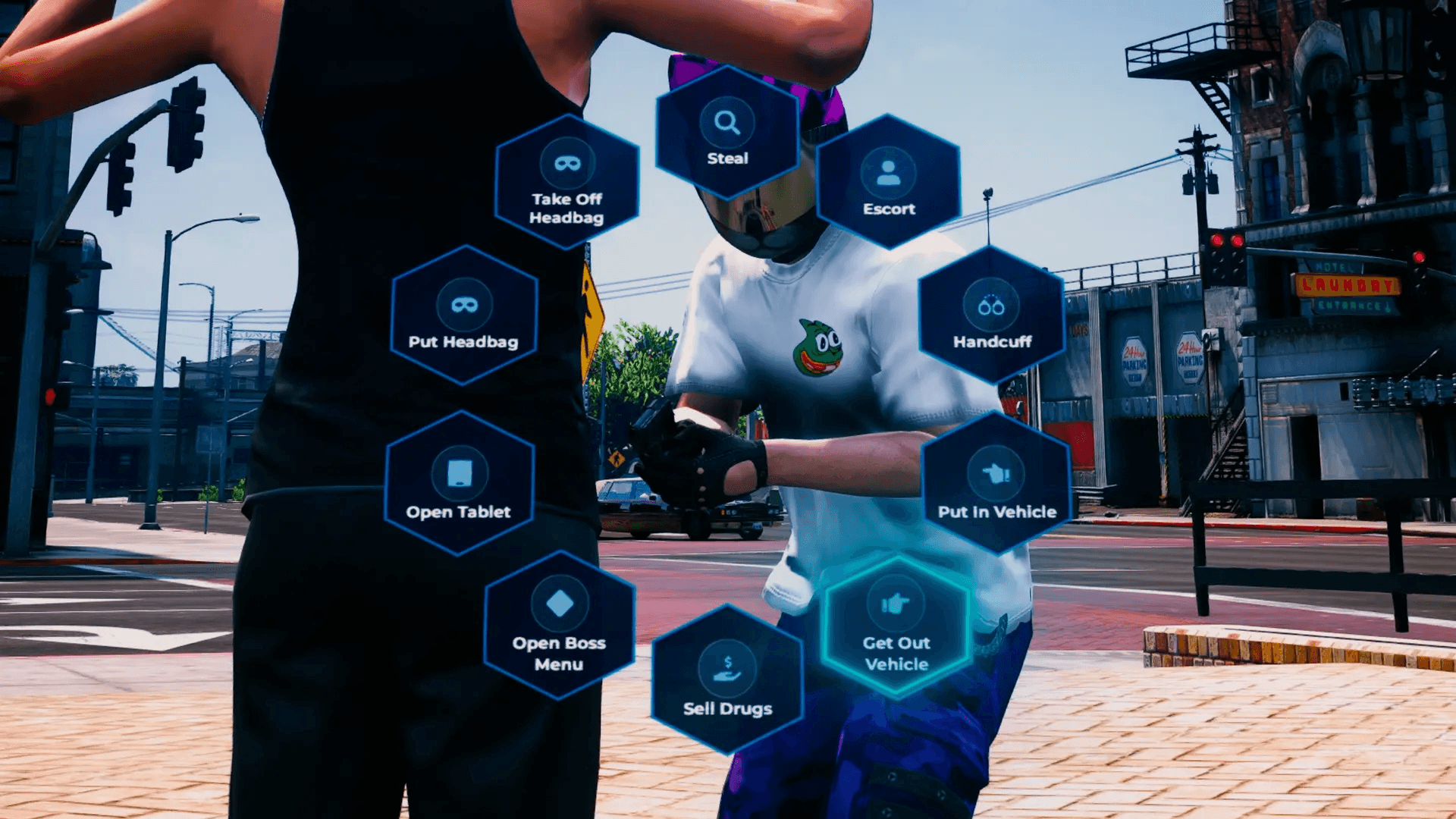
Task: Click the Open Boss Menu diamond icon
Action: (559, 603)
